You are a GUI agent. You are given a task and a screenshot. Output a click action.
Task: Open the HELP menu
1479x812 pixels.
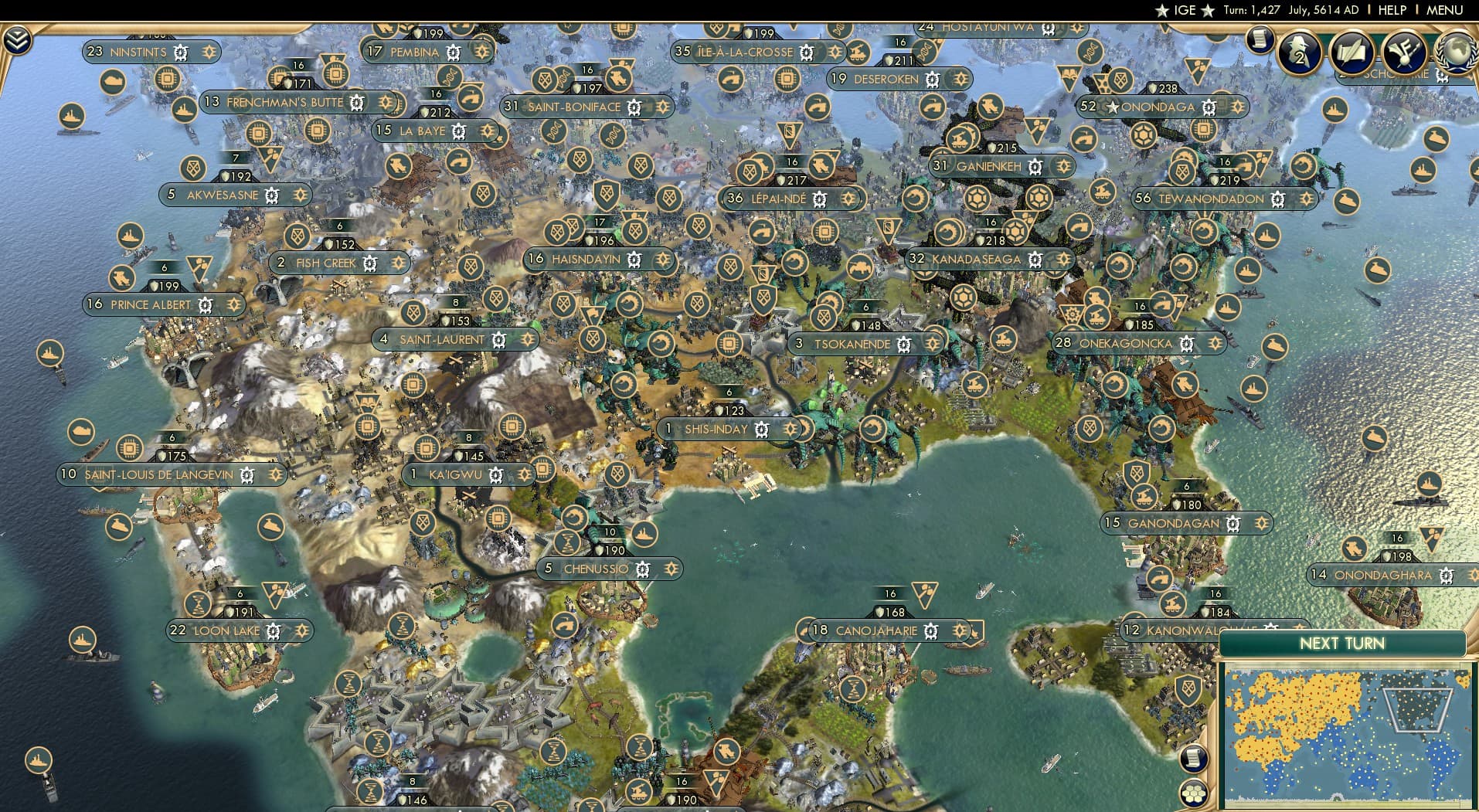(1392, 10)
